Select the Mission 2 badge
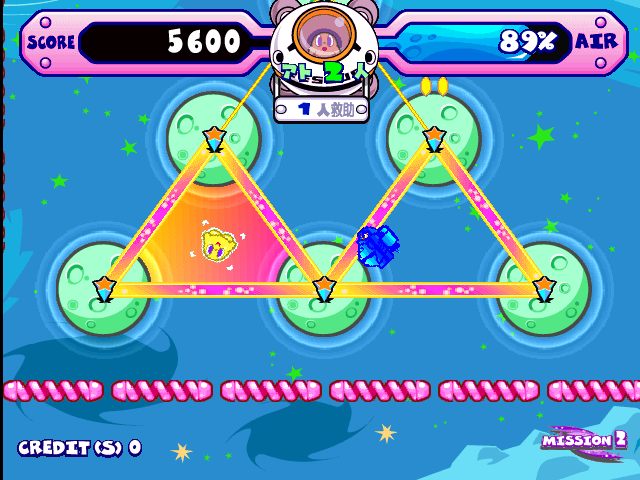This screenshot has width=640, height=480. 585,439
